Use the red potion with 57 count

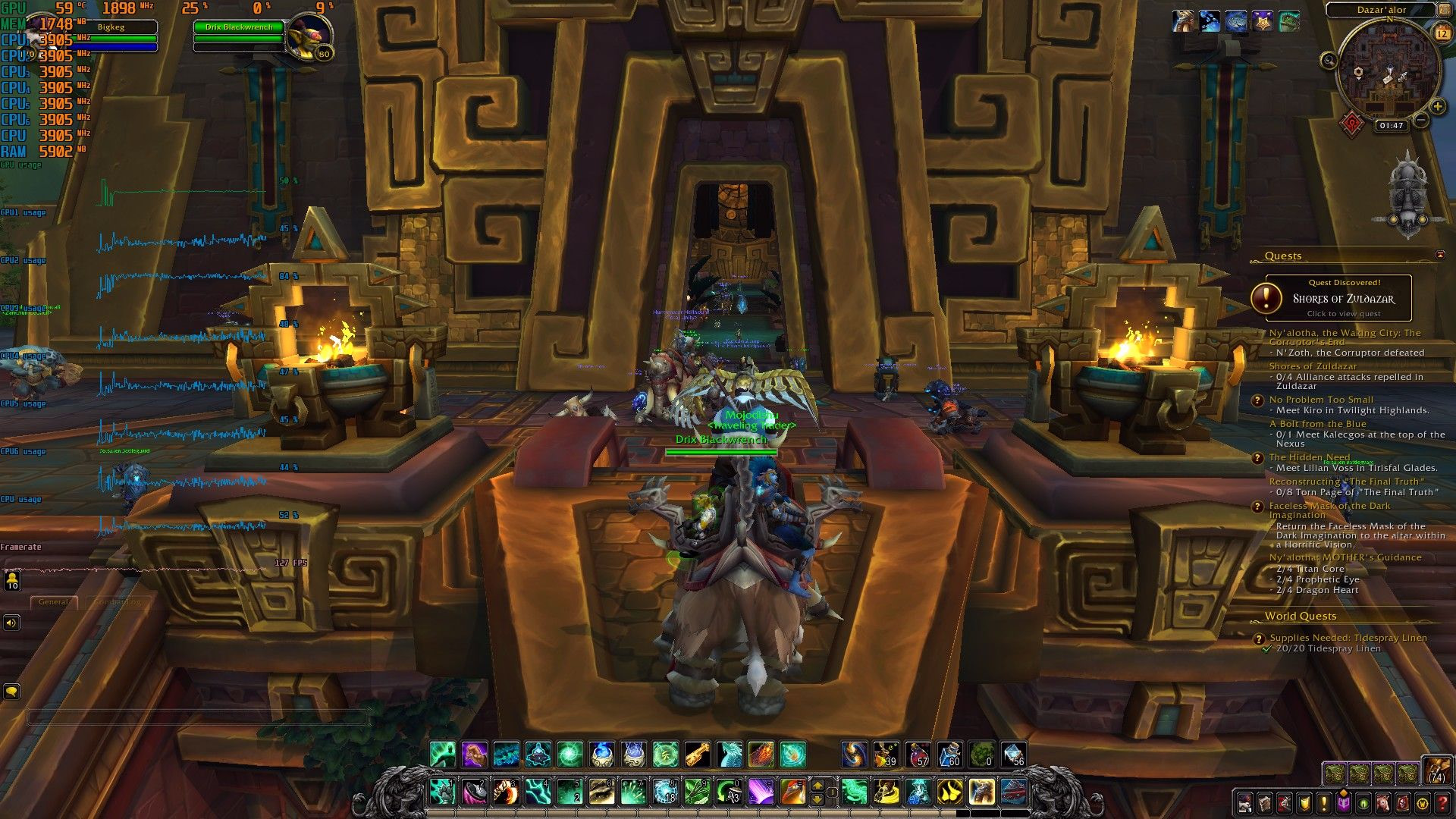[918, 755]
